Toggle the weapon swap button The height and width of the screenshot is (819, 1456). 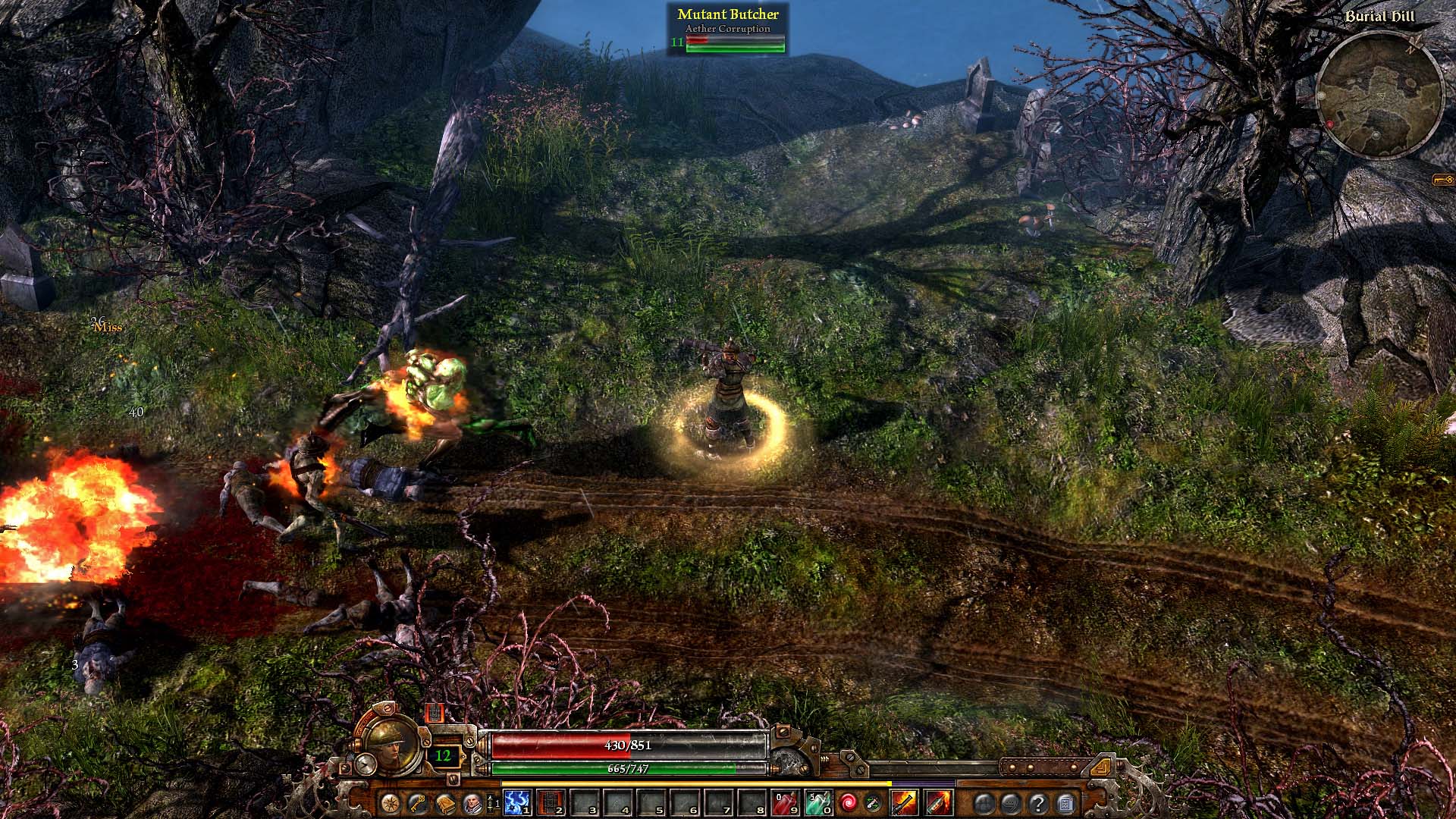873,802
